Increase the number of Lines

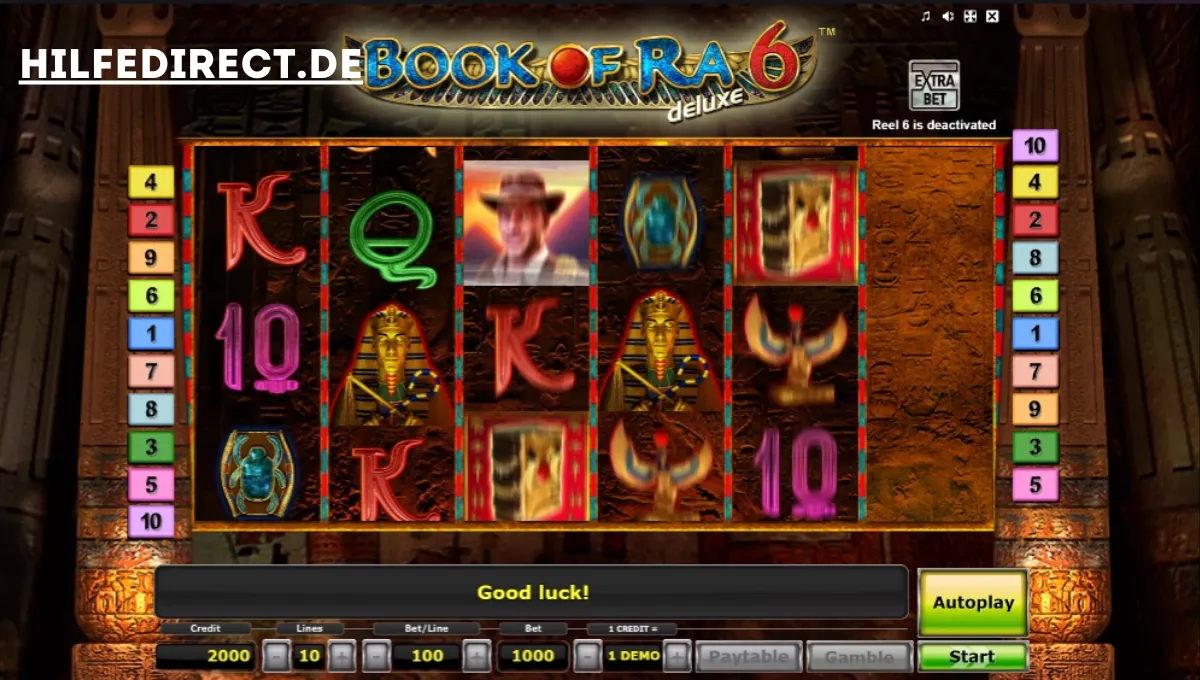click(x=342, y=657)
